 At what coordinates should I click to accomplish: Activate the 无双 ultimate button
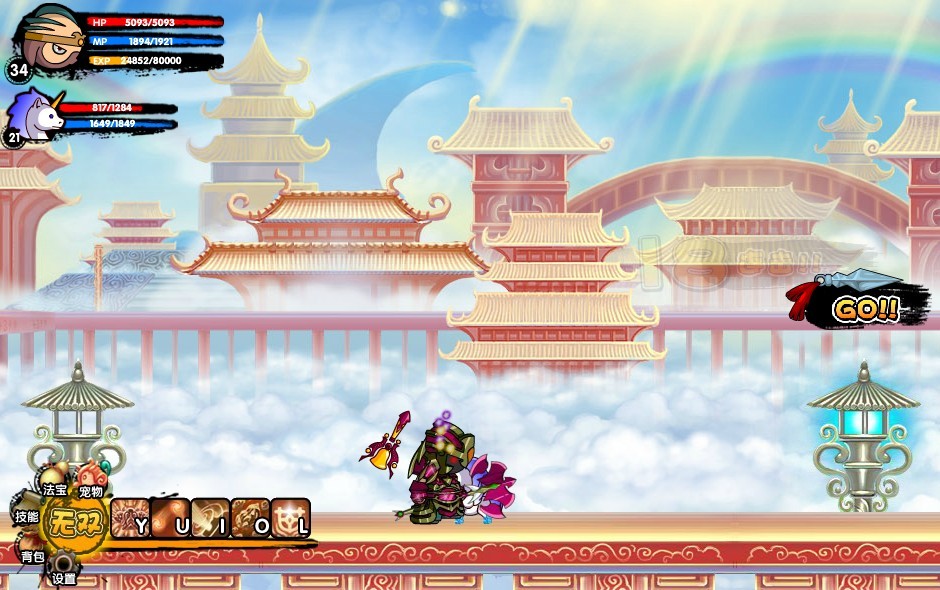[x=76, y=523]
